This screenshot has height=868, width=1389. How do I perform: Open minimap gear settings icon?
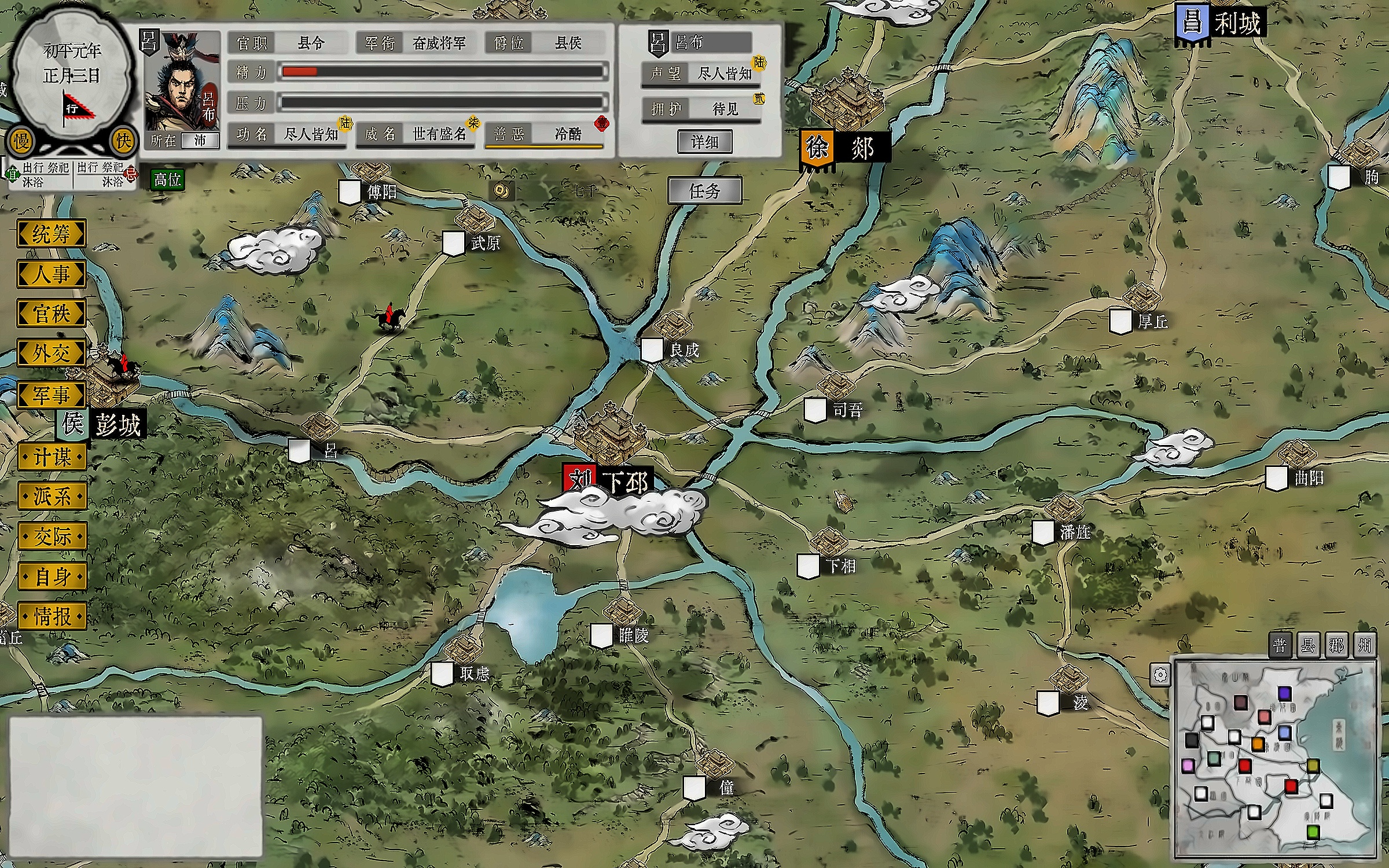click(1160, 675)
